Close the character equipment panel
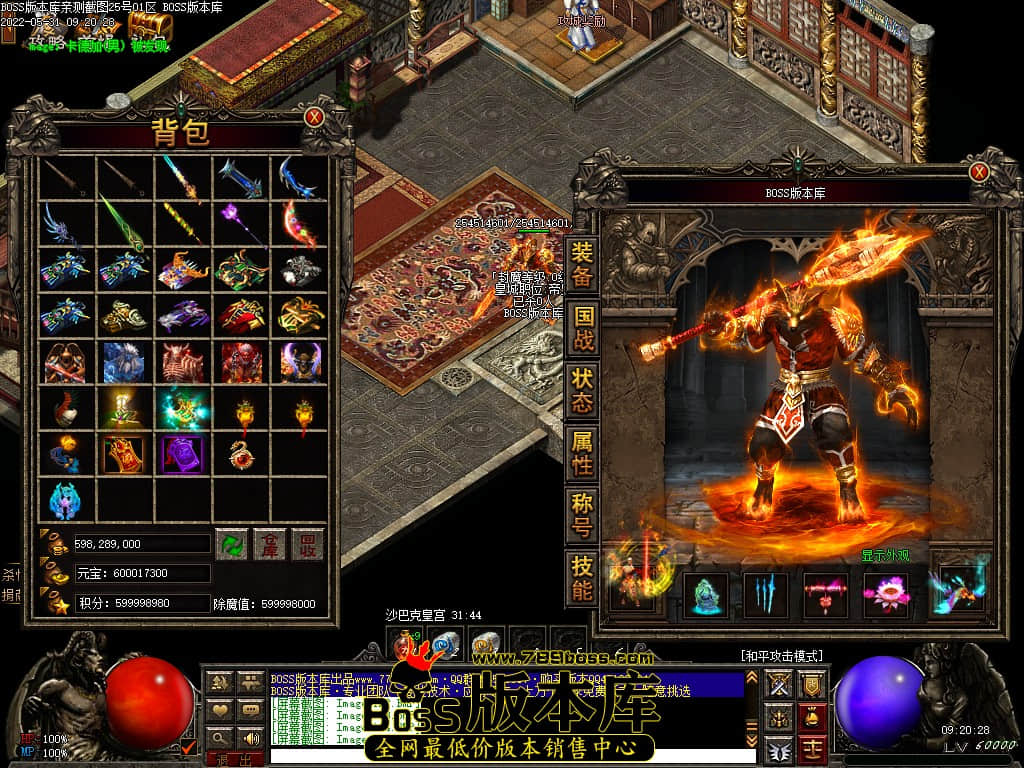This screenshot has height=768, width=1024. [979, 172]
